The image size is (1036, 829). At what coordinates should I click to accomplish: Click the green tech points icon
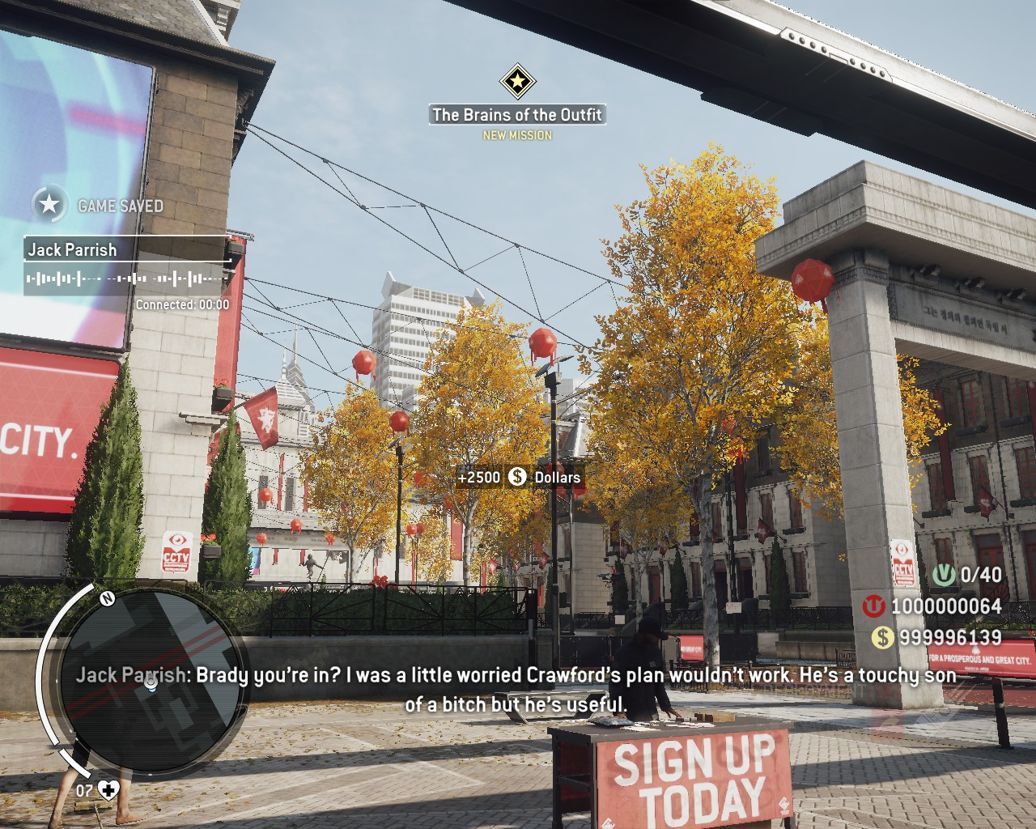944,575
